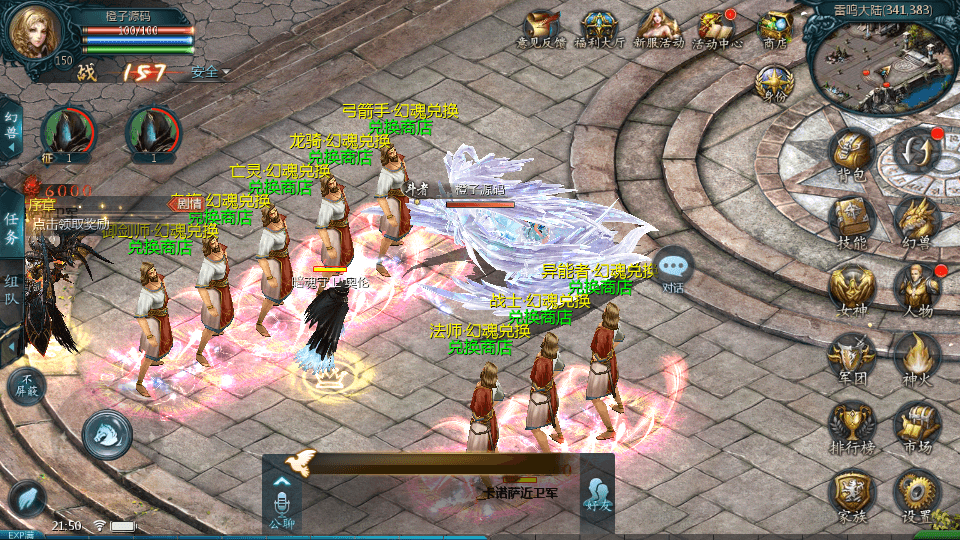Open the 意见反馈 feedback icon
960x540 pixels.
(x=541, y=26)
